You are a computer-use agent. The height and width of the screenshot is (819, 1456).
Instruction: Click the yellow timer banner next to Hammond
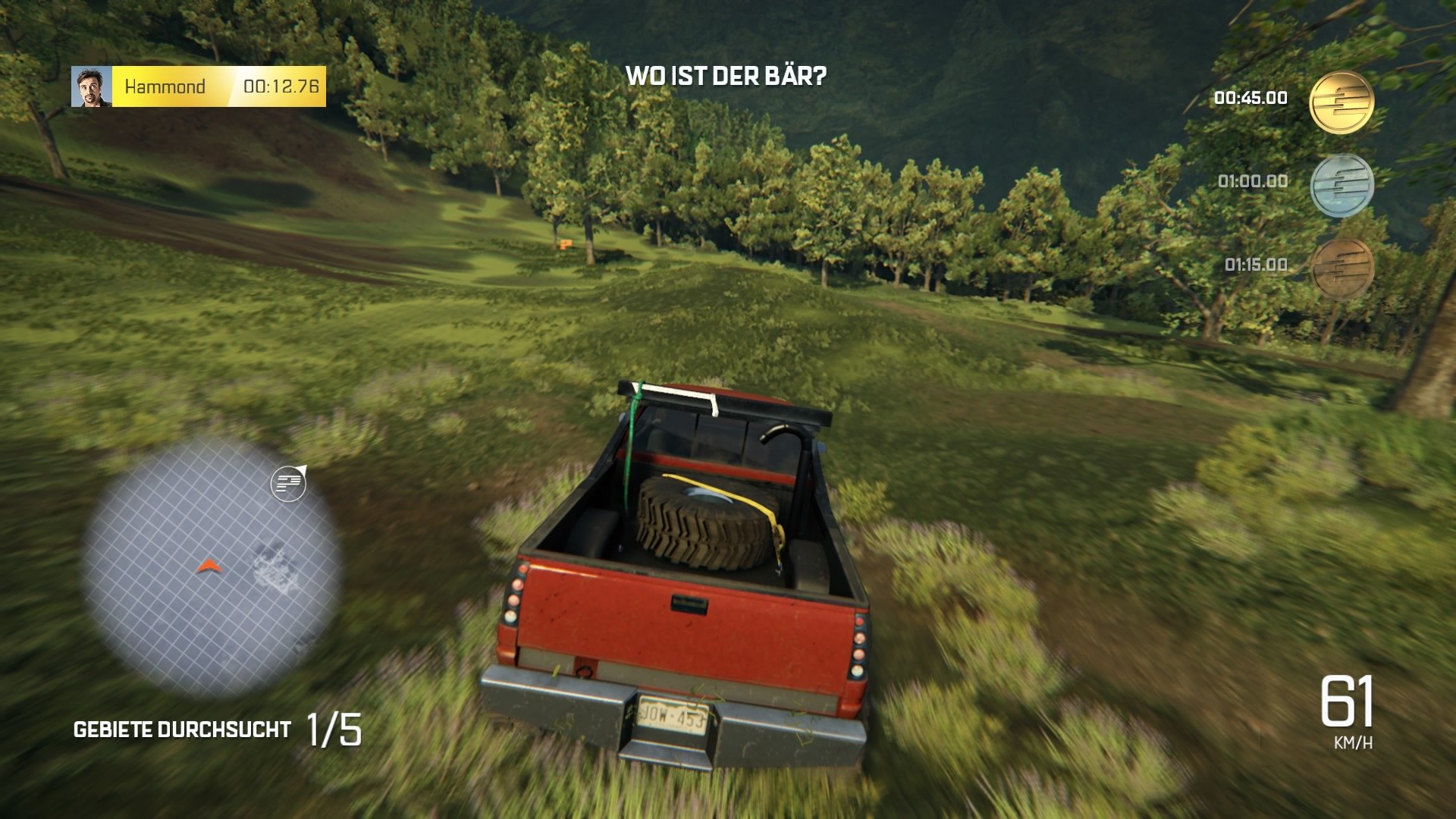click(220, 86)
